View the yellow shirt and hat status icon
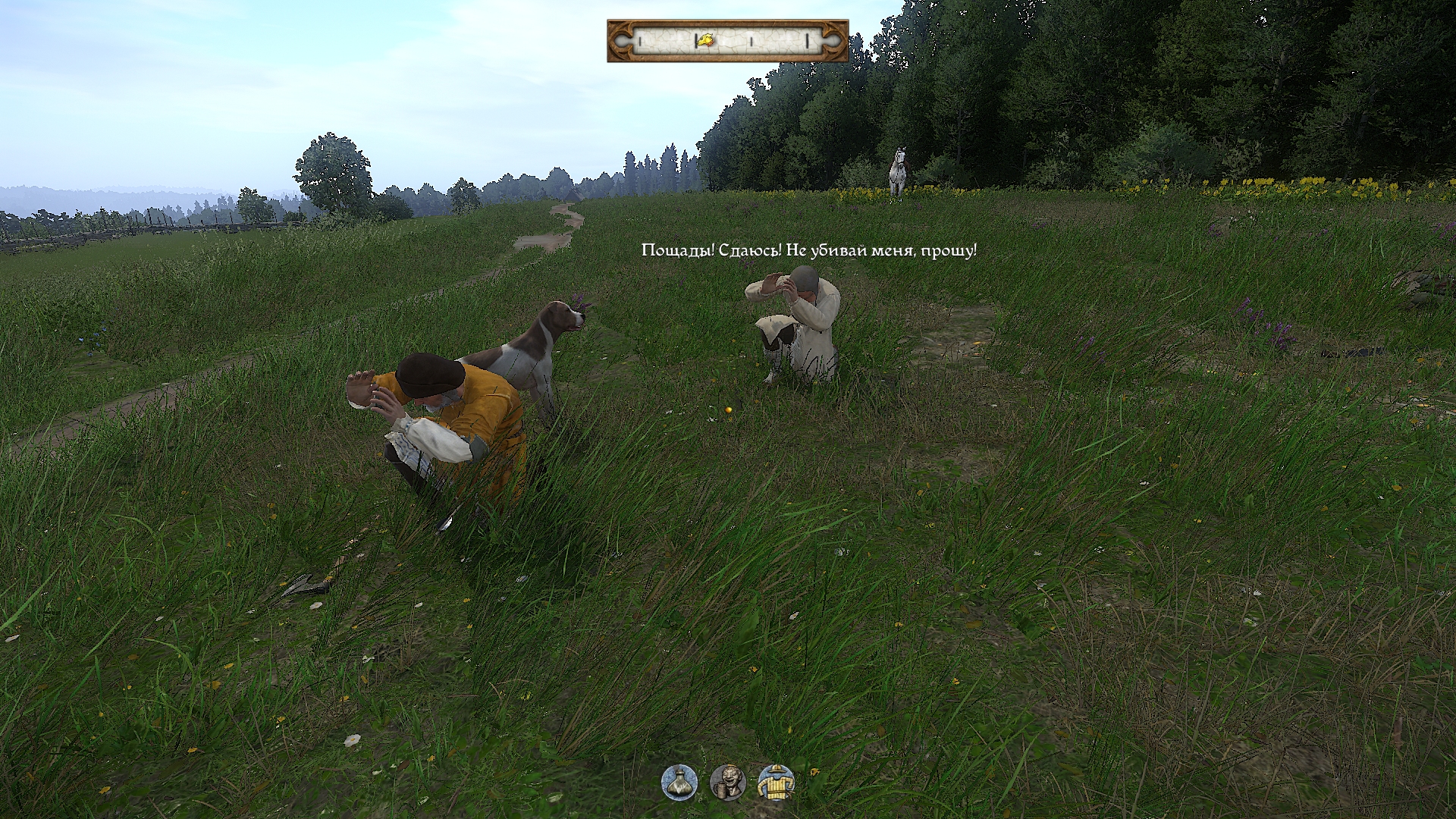1456x819 pixels. (x=776, y=782)
